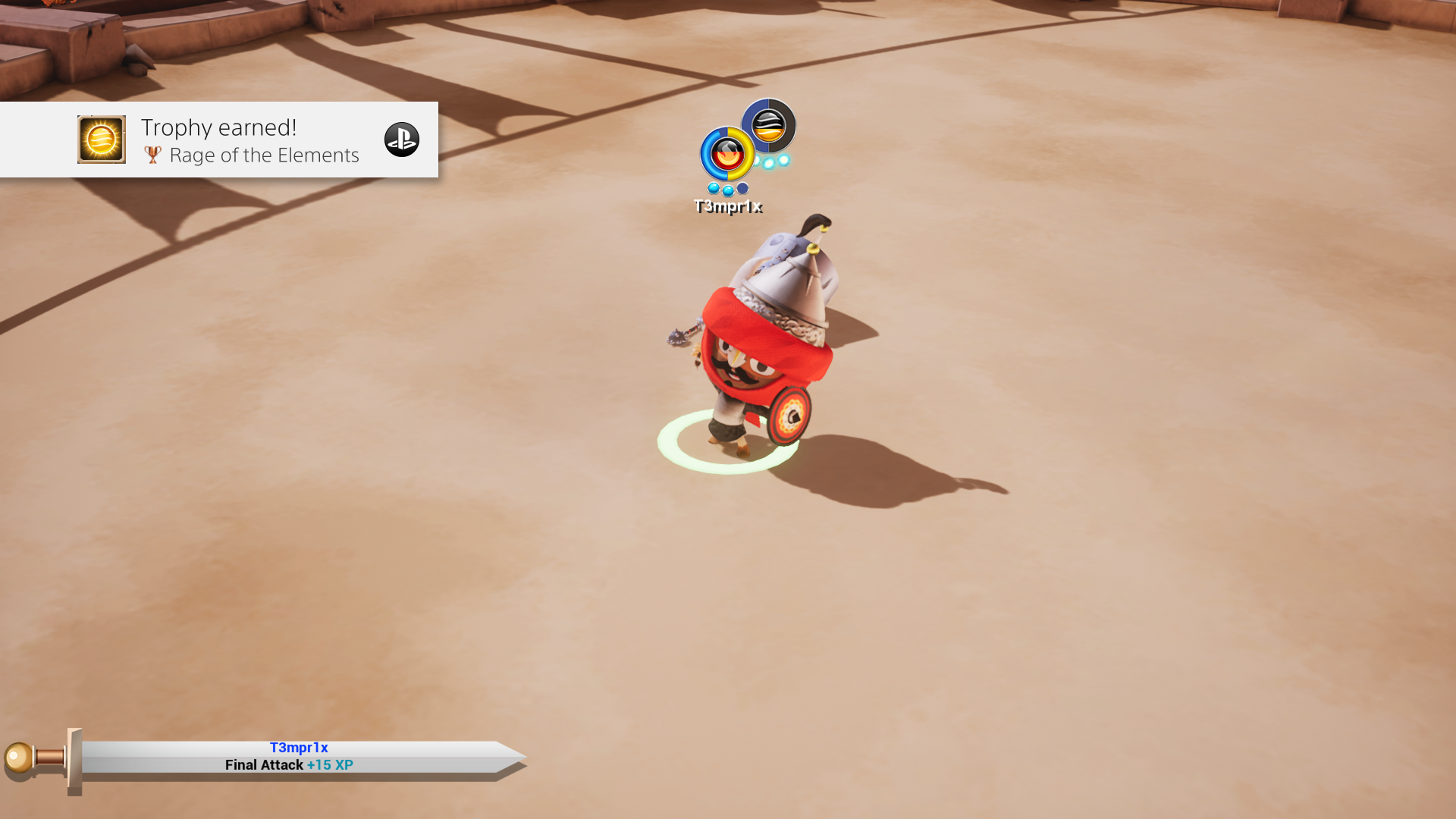The image size is (1456, 819).
Task: Click the golden orb trophy thumbnail
Action: (x=102, y=140)
